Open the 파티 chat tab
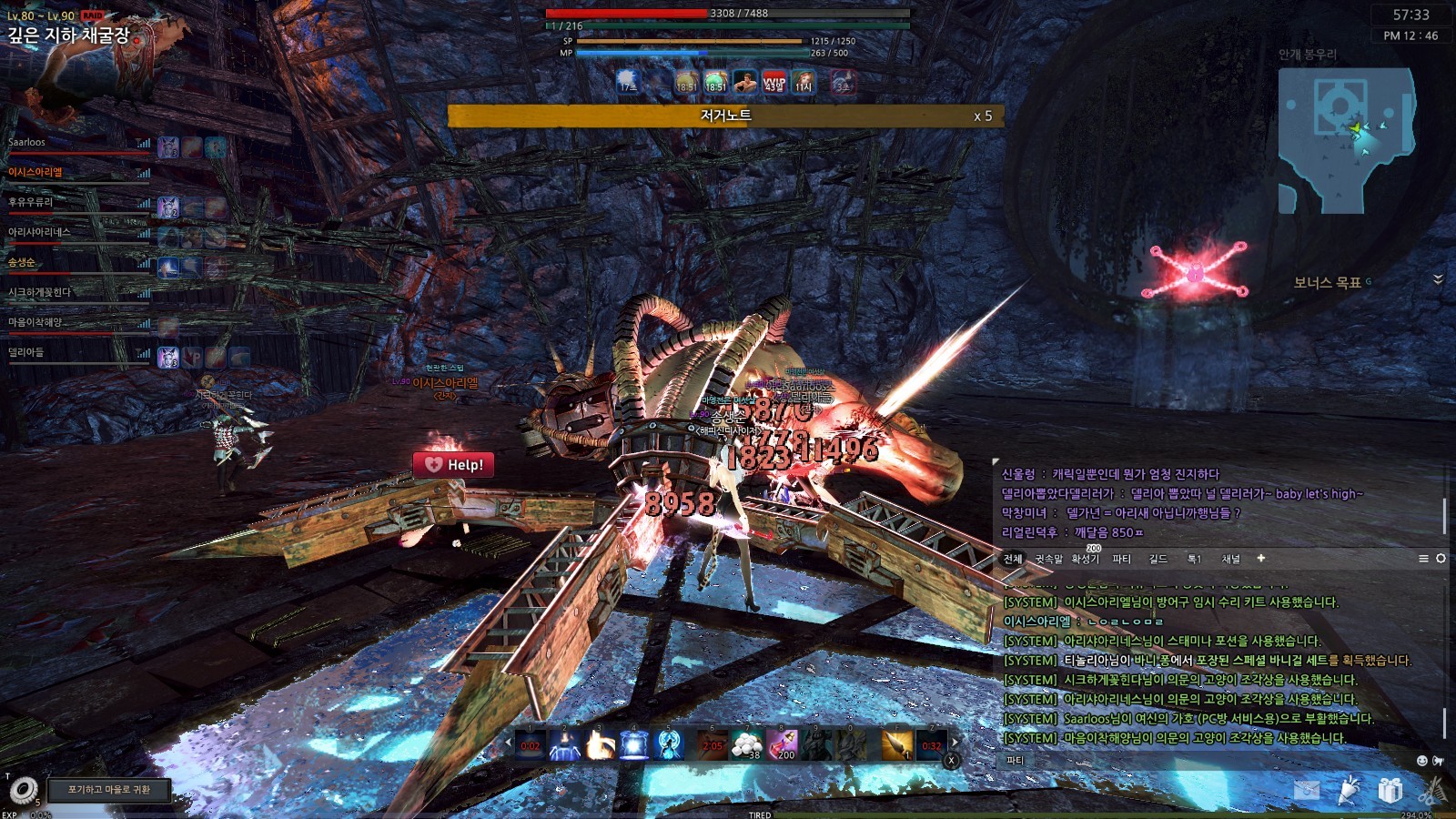1456x819 pixels. [1121, 559]
